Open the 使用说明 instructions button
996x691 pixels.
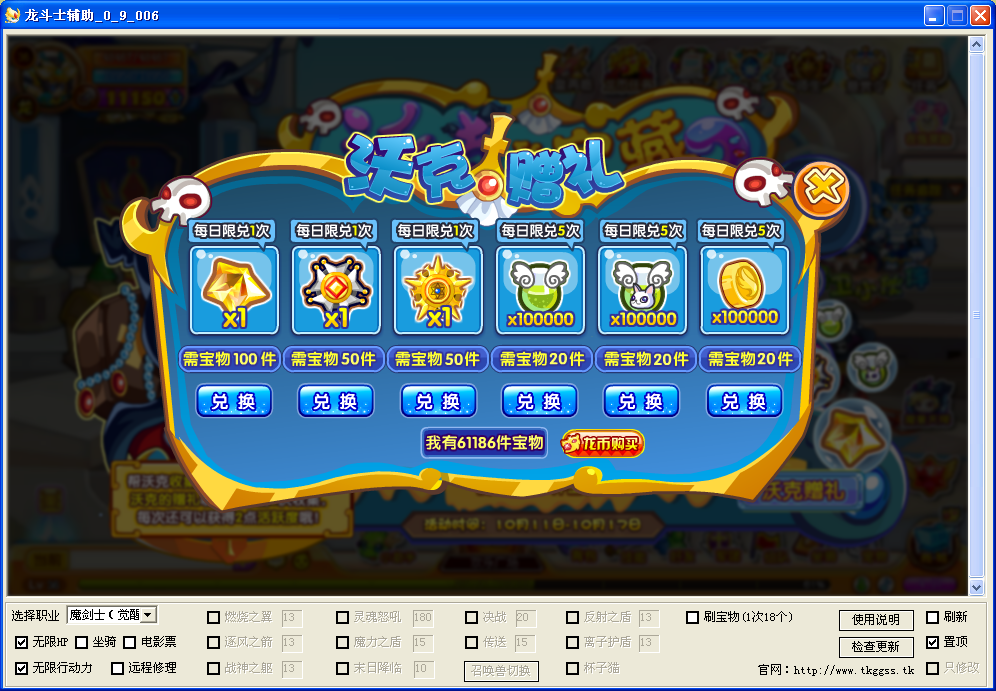876,620
